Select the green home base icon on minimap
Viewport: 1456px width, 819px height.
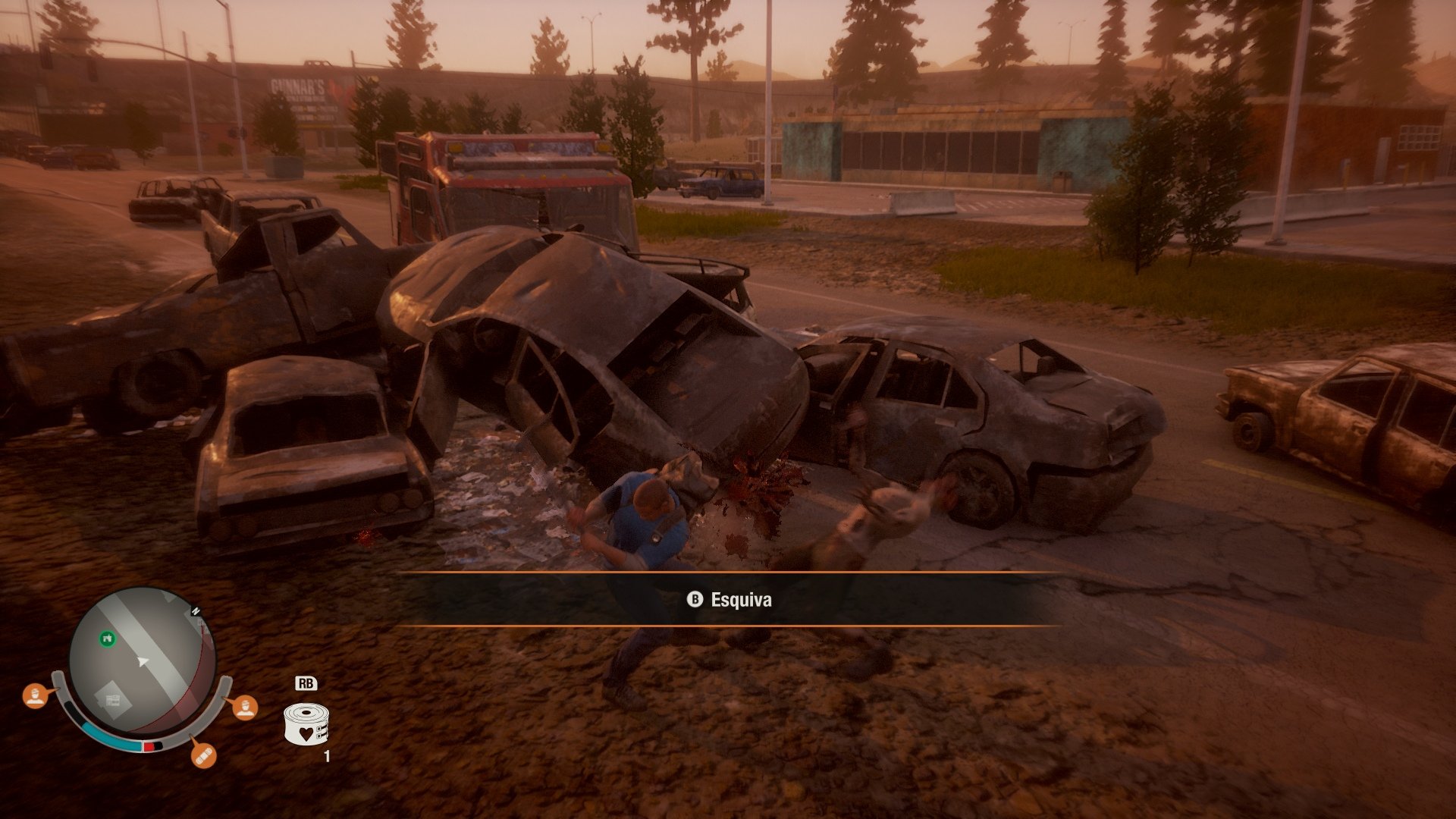pyautogui.click(x=108, y=639)
